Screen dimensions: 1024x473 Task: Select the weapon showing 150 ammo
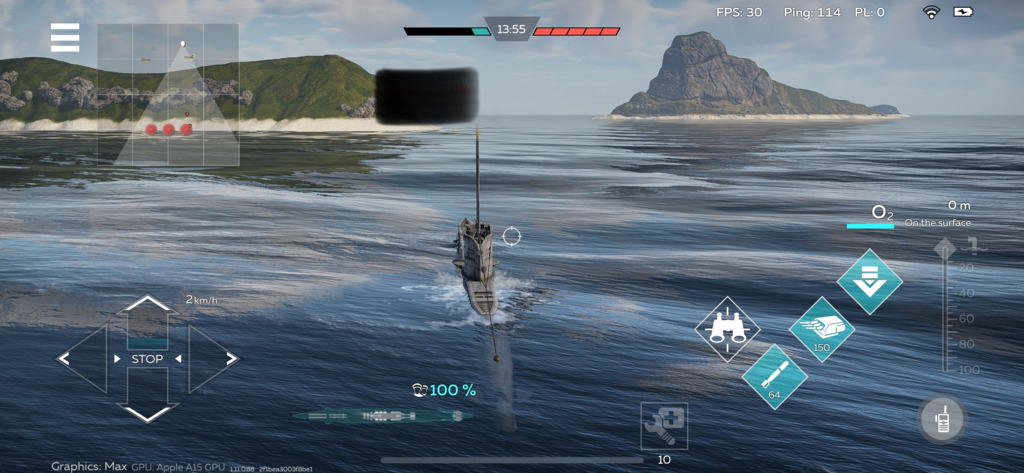pos(821,329)
